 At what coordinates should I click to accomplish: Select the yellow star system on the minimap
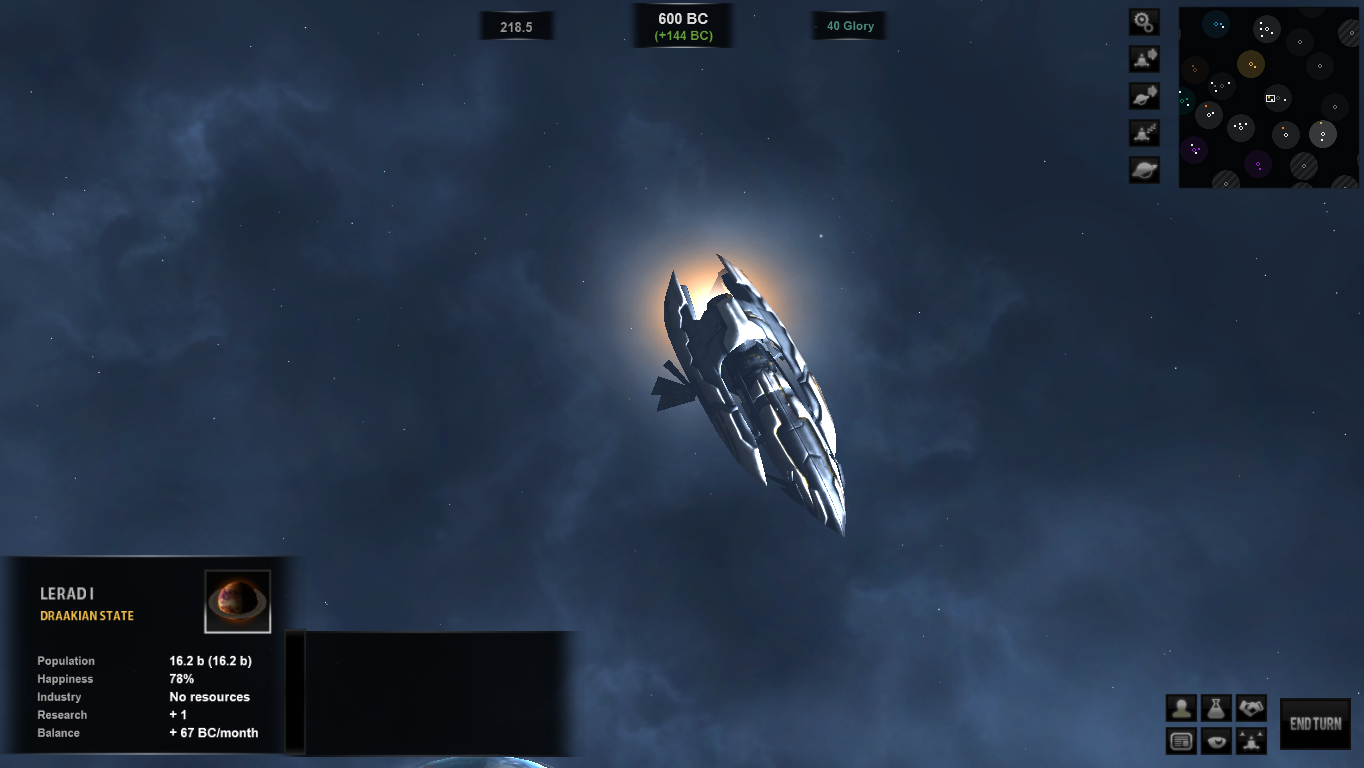(x=1251, y=64)
